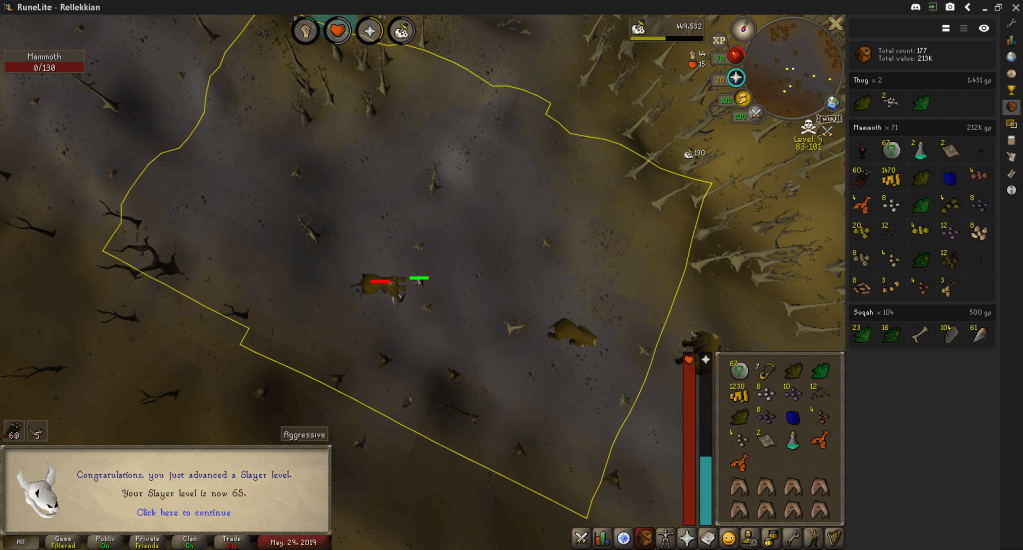Click here to continue the Slayer level dialogue
Screen dimensions: 1023x550
tap(181, 513)
